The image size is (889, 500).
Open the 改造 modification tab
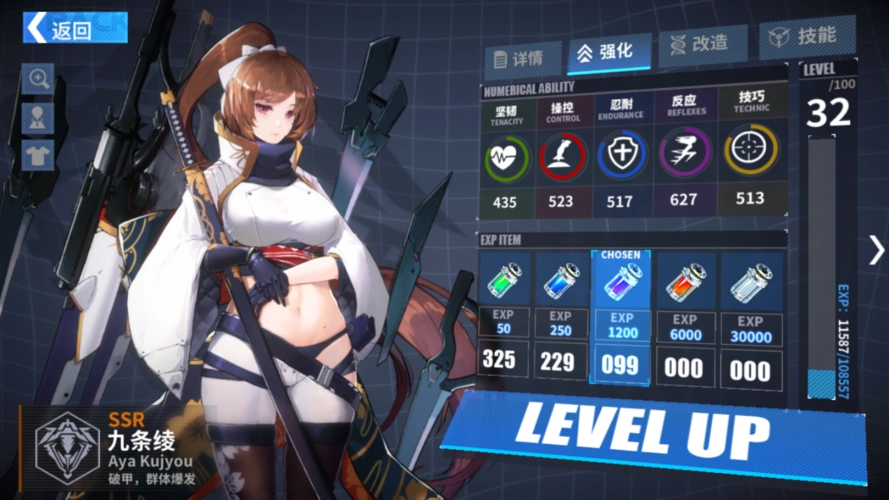point(695,45)
